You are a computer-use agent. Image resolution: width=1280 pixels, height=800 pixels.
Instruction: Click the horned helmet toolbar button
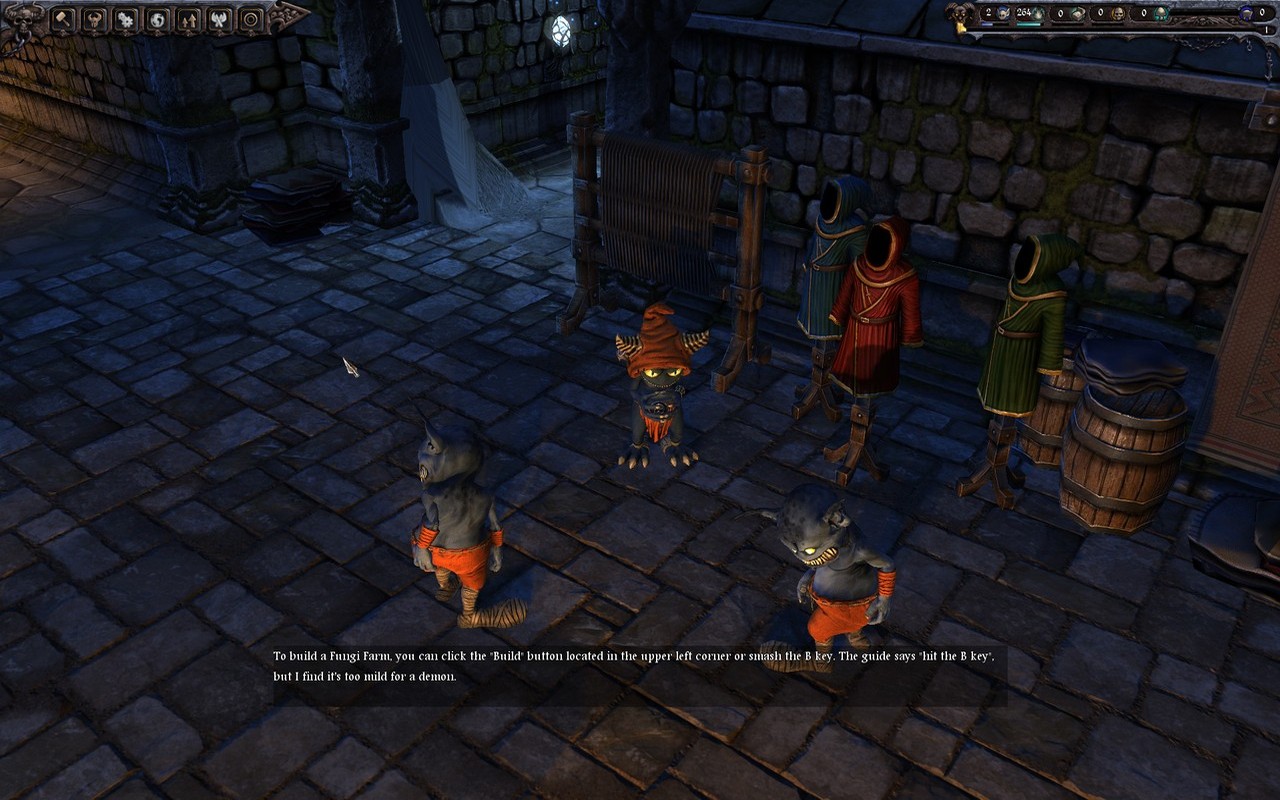click(95, 19)
